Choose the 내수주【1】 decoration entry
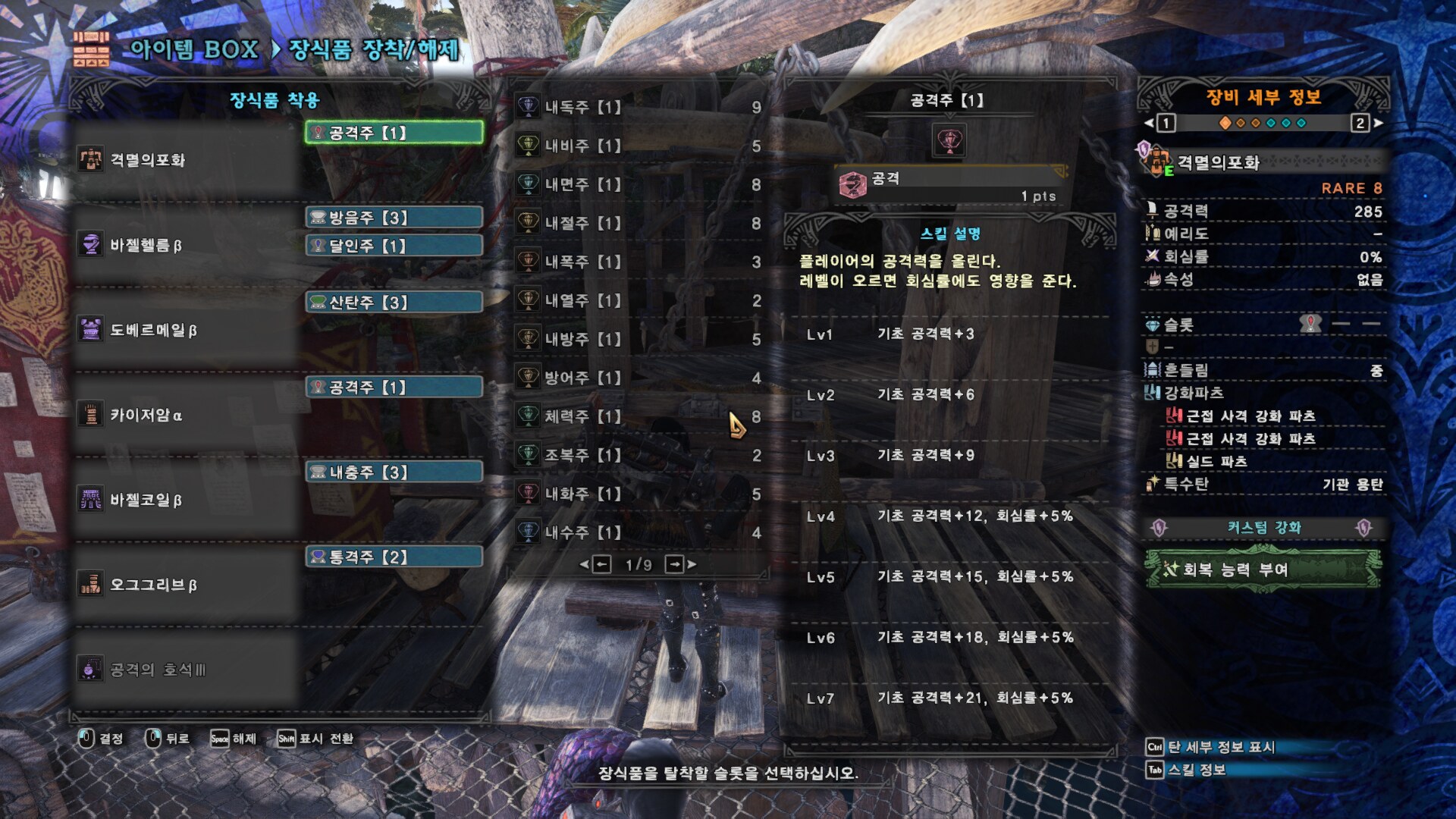Viewport: 1456px width, 819px height. 637,532
